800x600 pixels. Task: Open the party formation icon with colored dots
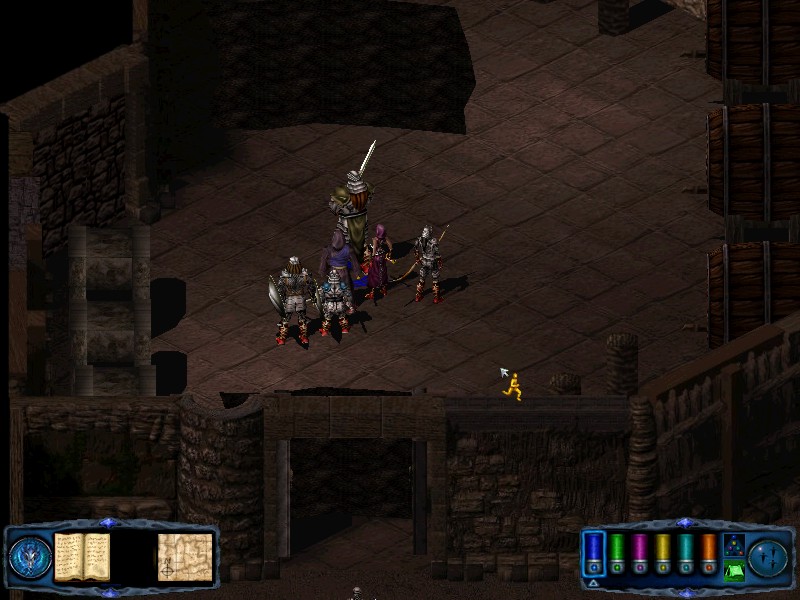(x=733, y=544)
